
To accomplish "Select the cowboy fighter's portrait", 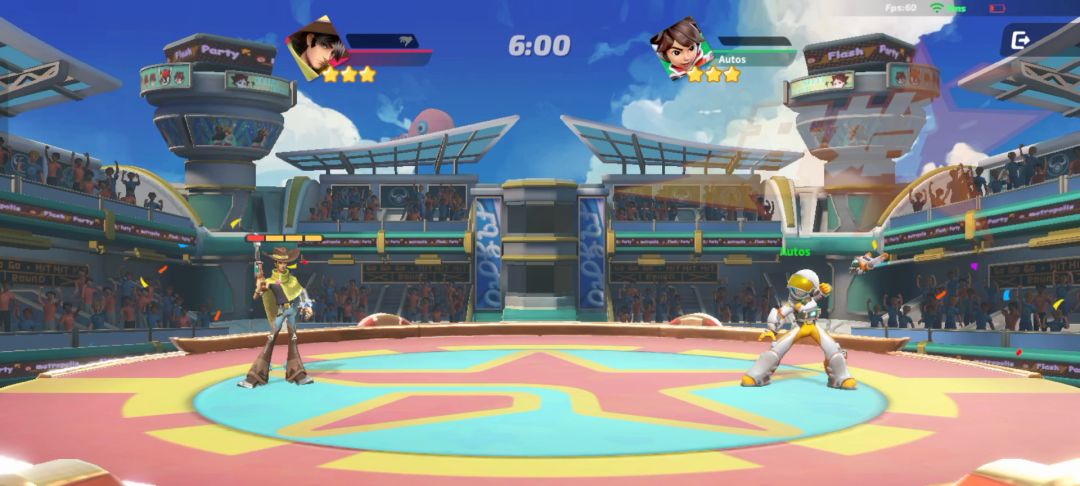I will pyautogui.click(x=318, y=48).
